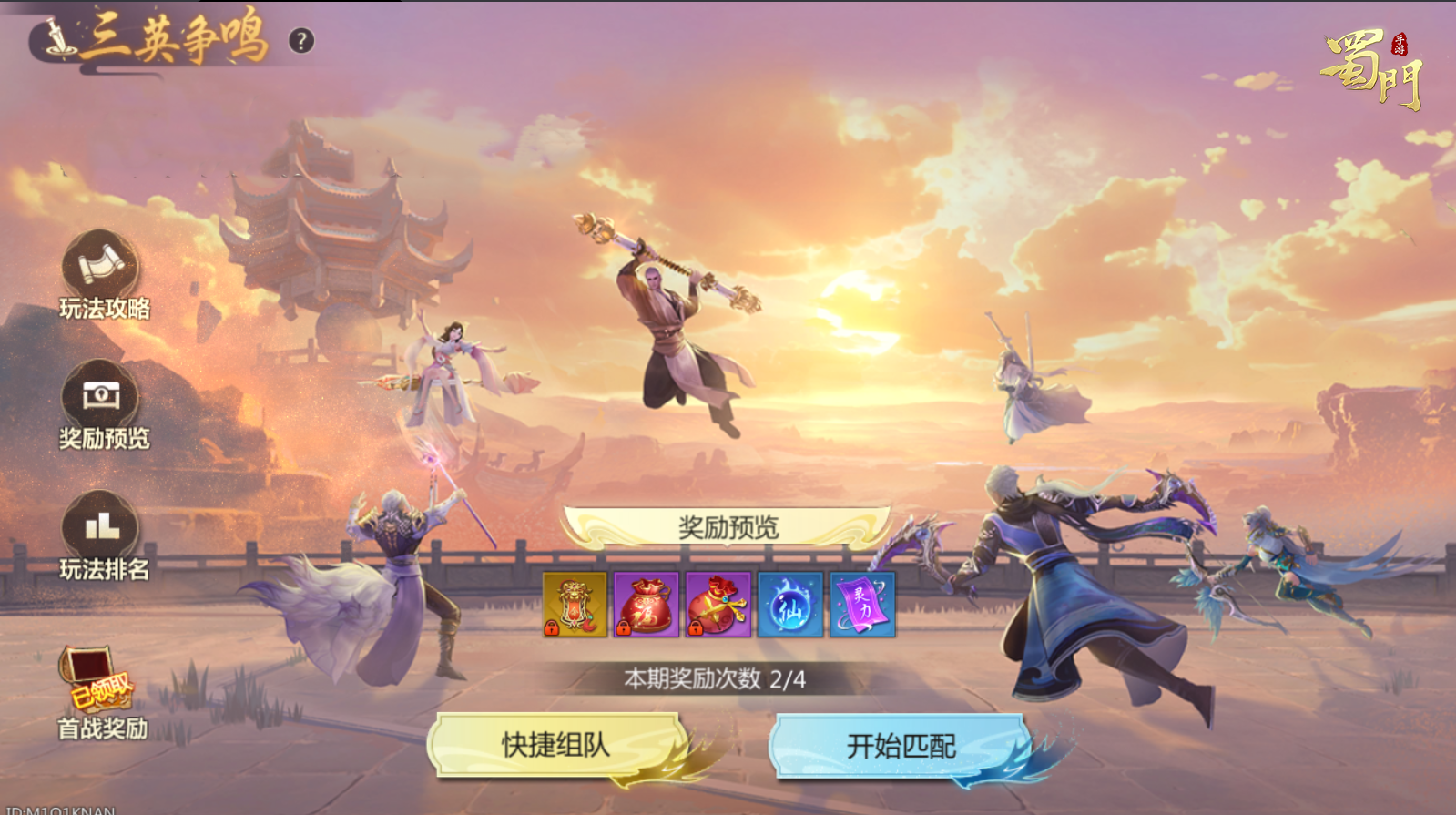
Task: Click the dagger emblem beside the title
Action: point(56,36)
